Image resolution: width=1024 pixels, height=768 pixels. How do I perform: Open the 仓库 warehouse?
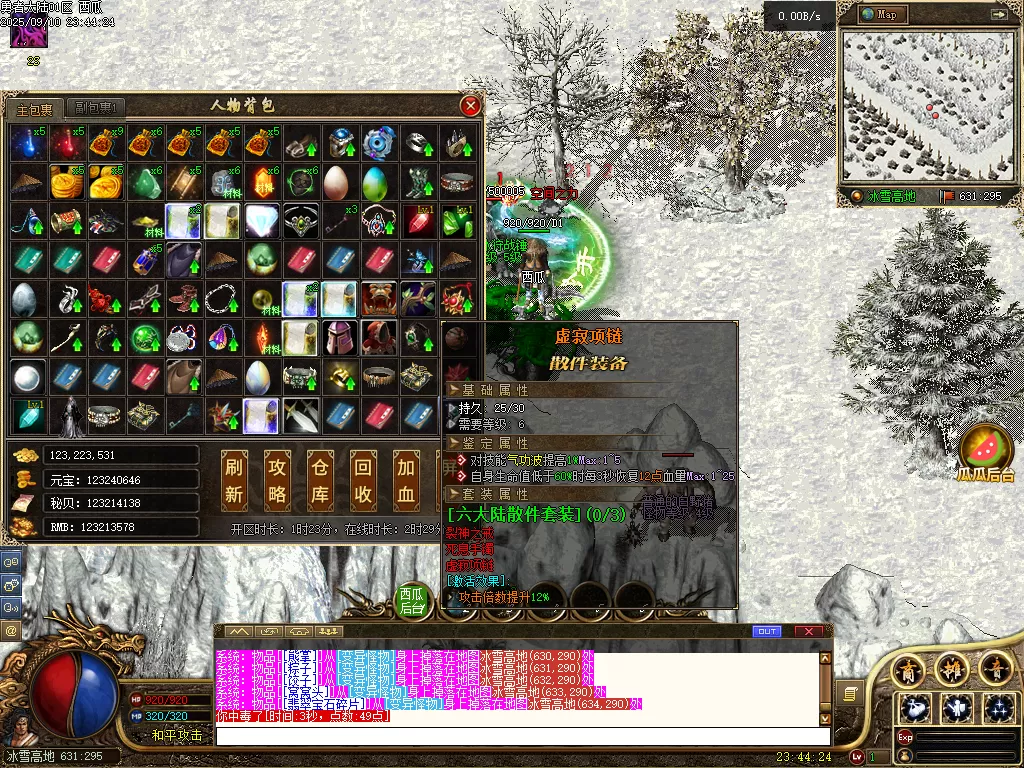point(320,480)
